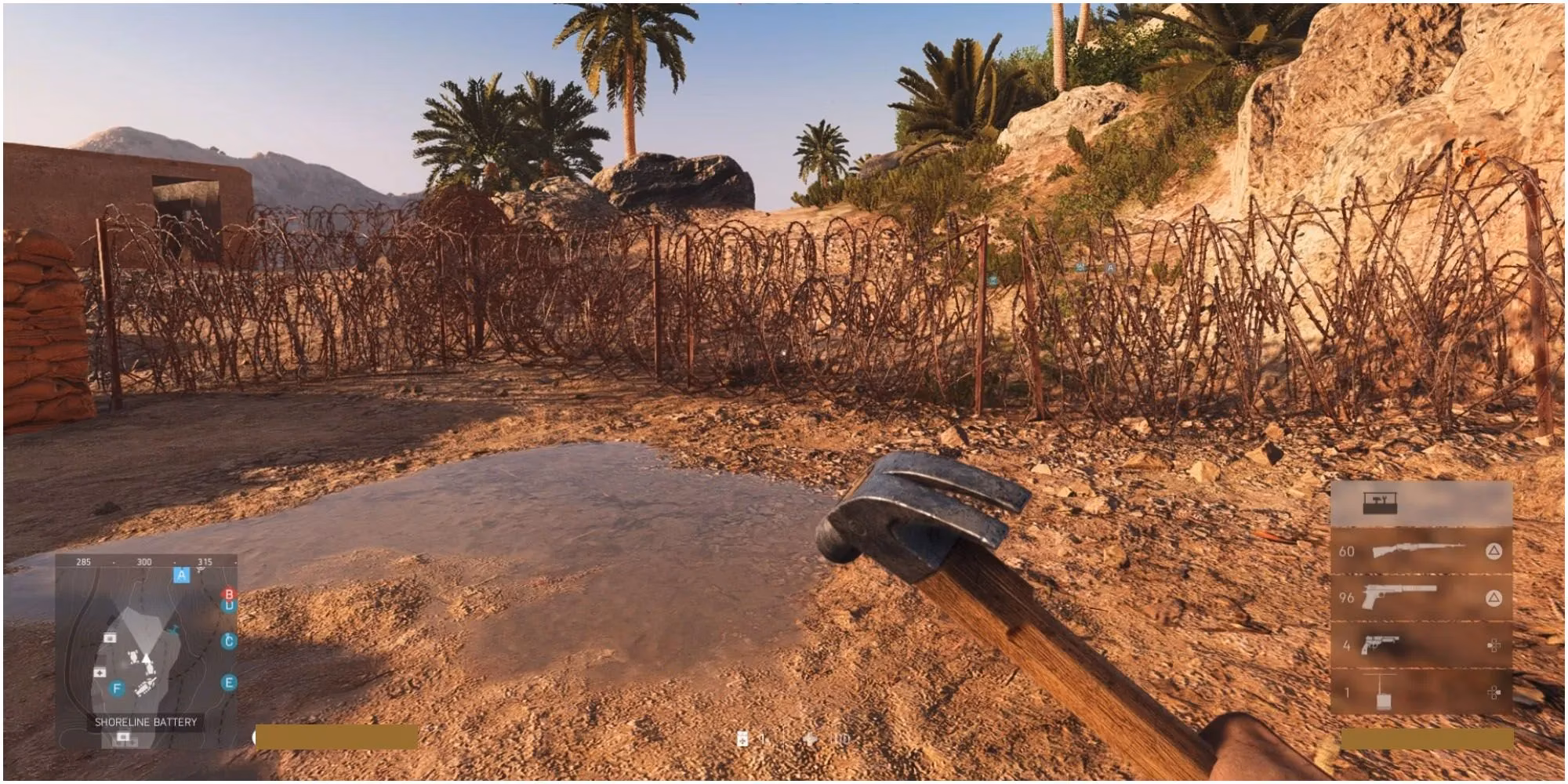Click the medical pouch icon at bottom center
The image size is (1568, 784).
click(741, 739)
